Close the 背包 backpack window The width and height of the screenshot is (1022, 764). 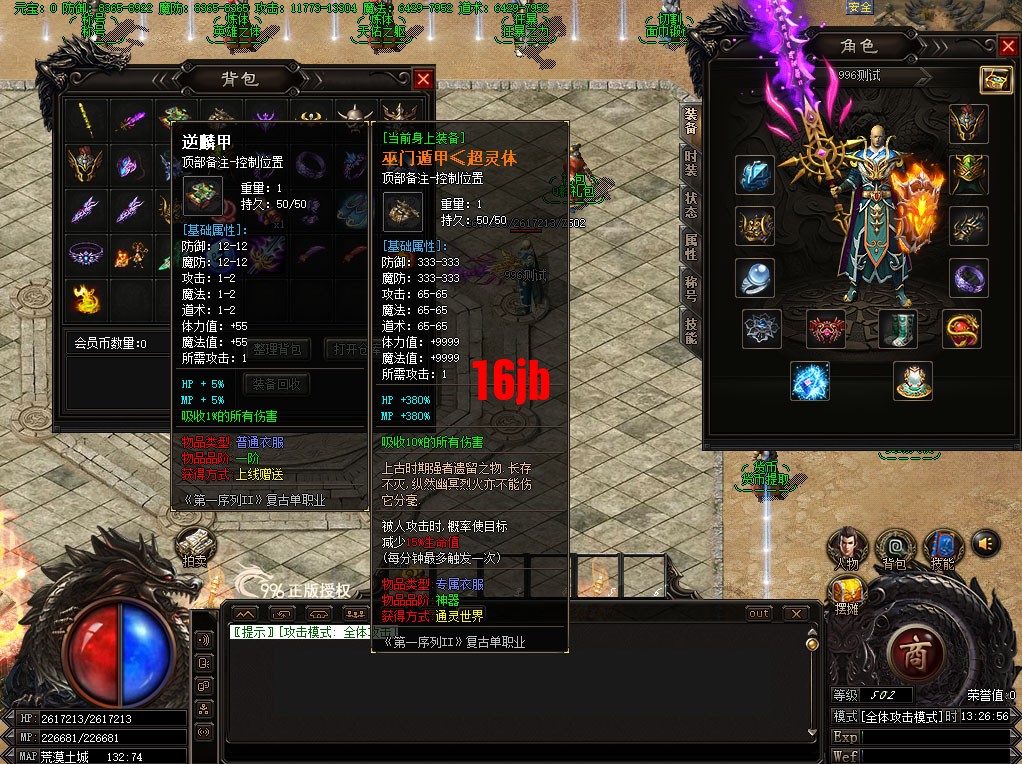pos(424,79)
